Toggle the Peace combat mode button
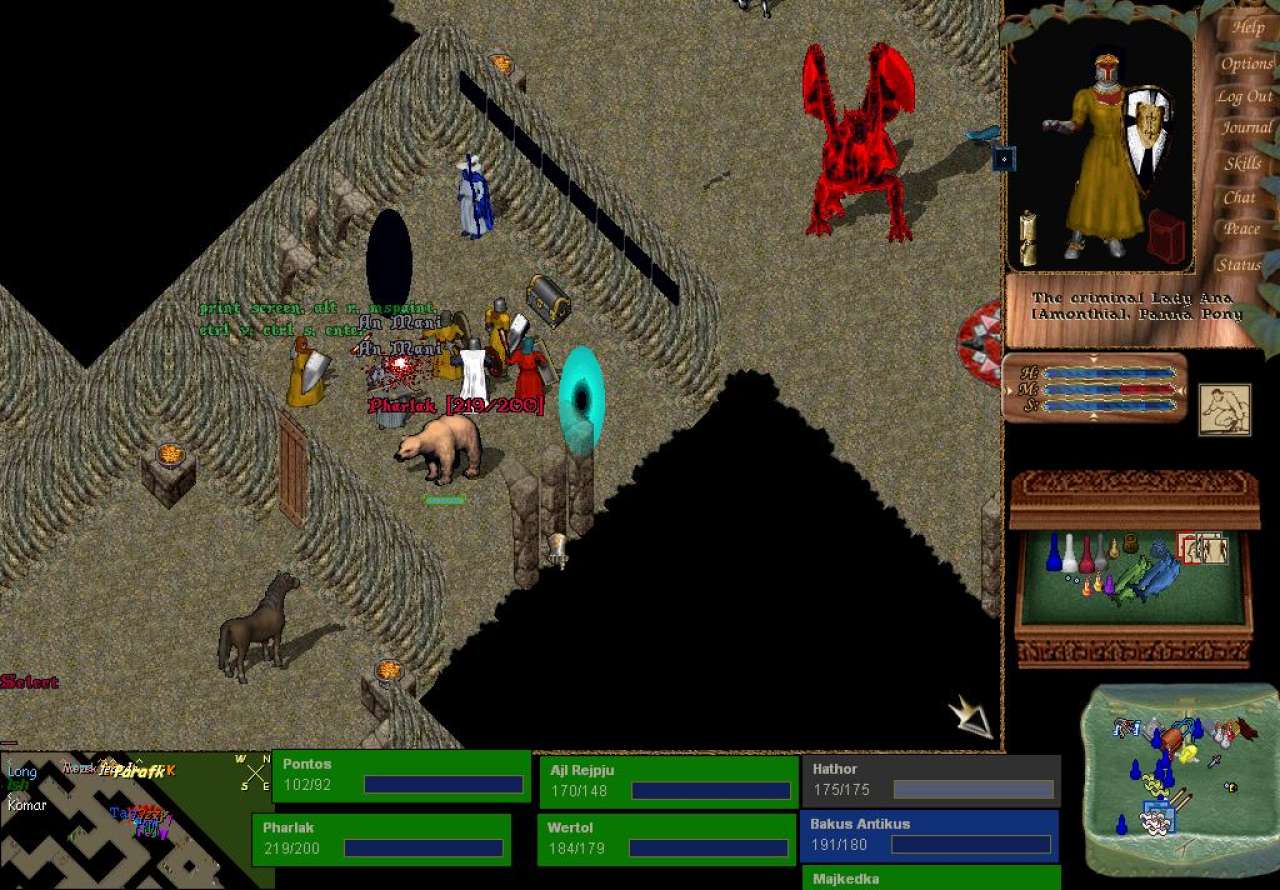The image size is (1280, 890). [x=1241, y=229]
